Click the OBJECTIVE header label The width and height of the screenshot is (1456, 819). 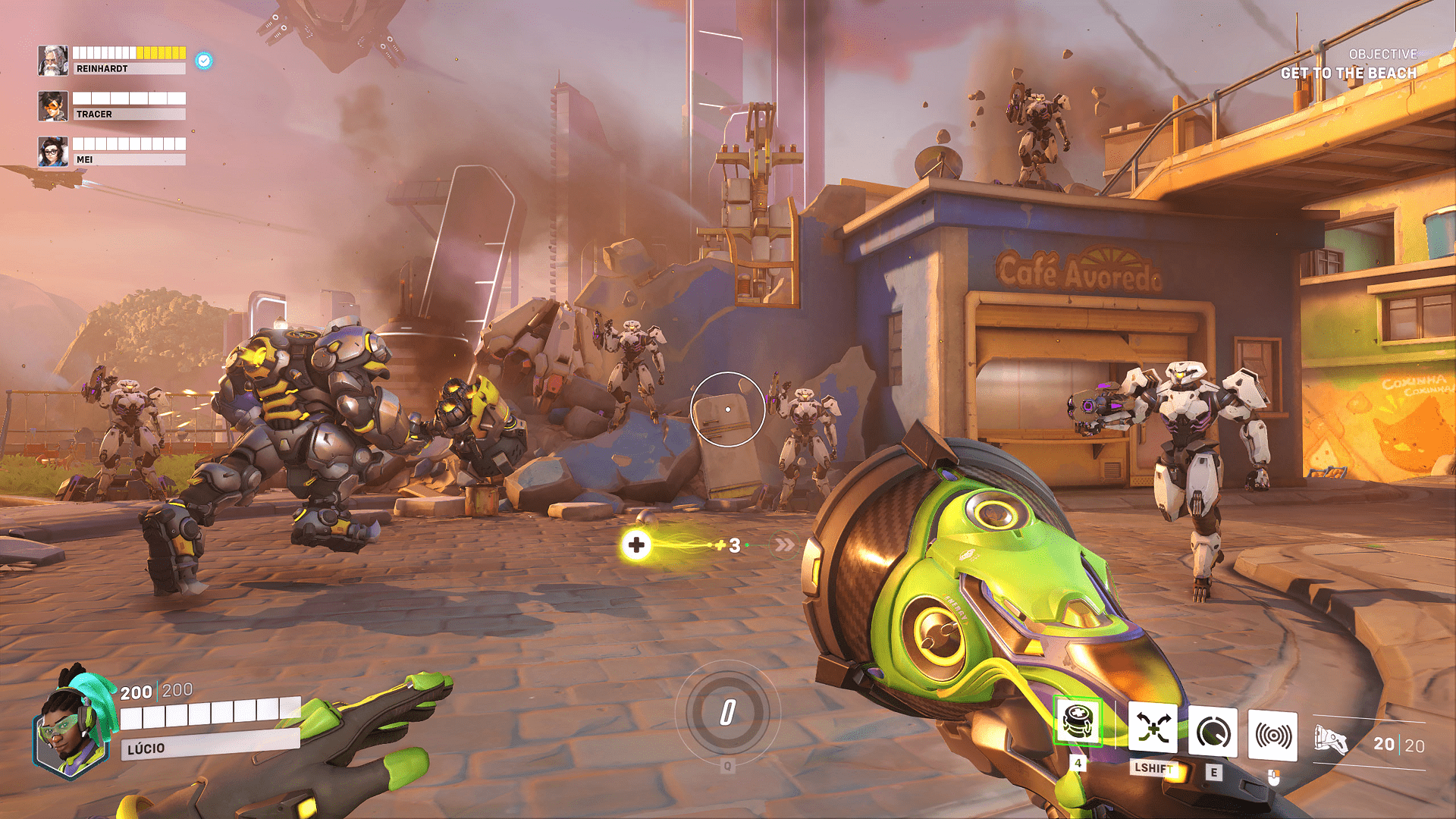1382,54
